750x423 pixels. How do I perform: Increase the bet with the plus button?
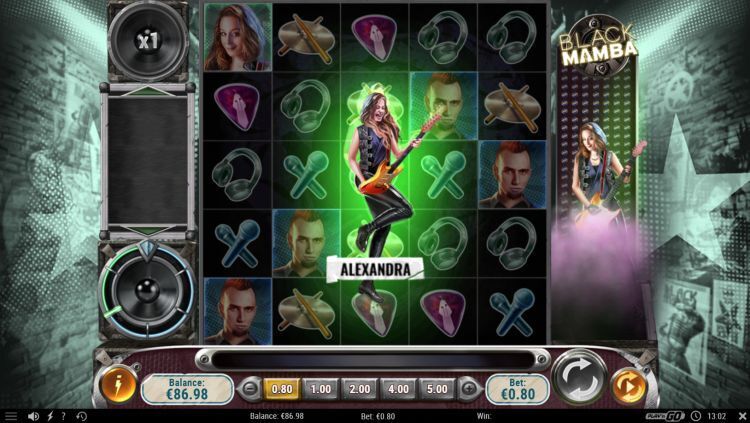(468, 388)
